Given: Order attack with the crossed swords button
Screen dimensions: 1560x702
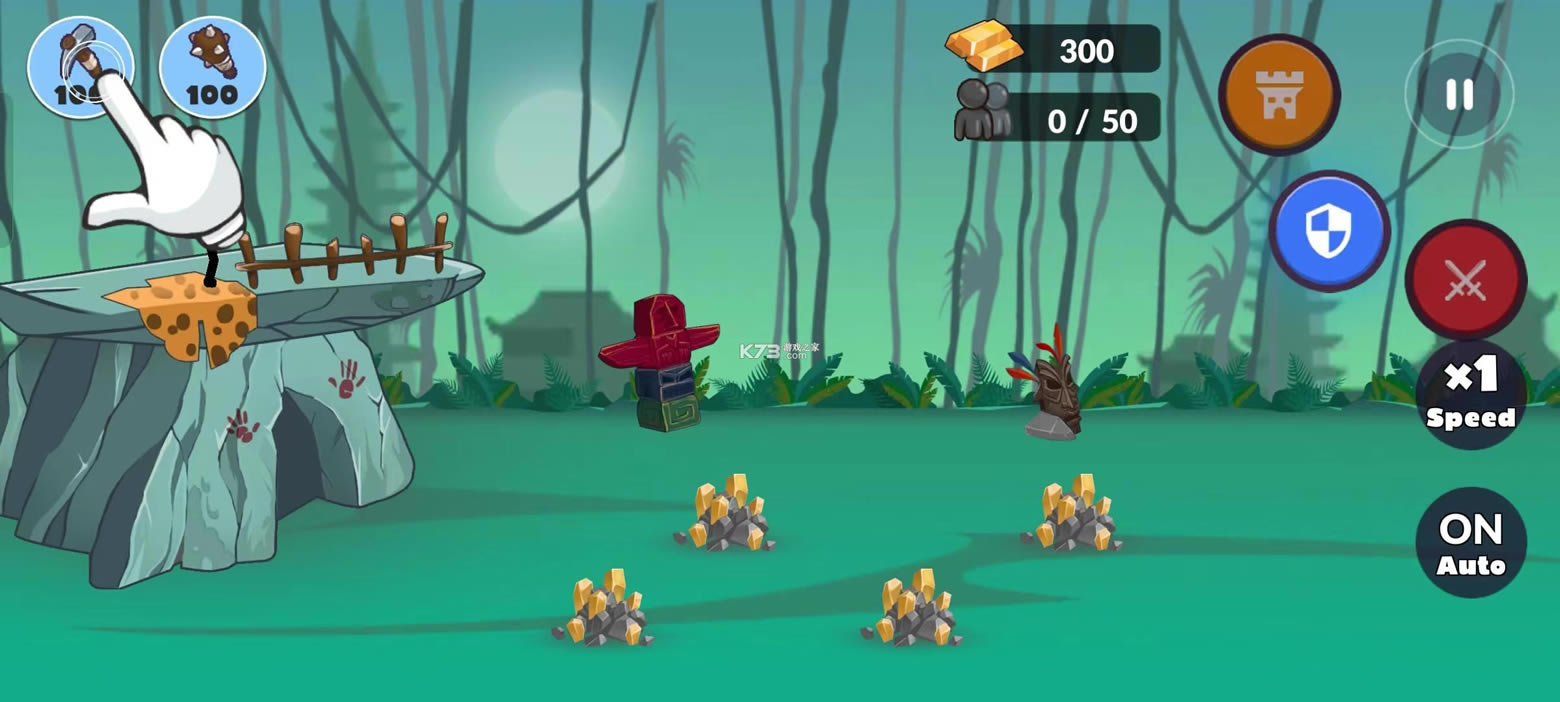Looking at the screenshot, I should pos(1465,280).
